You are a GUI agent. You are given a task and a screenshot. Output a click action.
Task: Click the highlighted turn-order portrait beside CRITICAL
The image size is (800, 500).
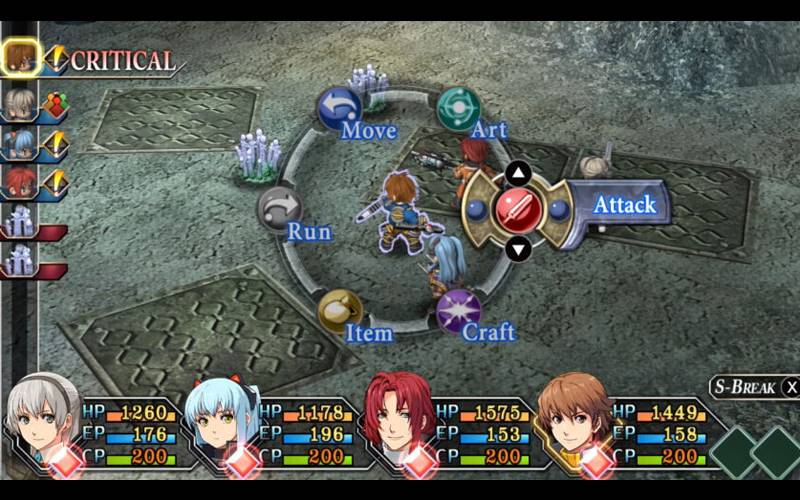(x=20, y=59)
